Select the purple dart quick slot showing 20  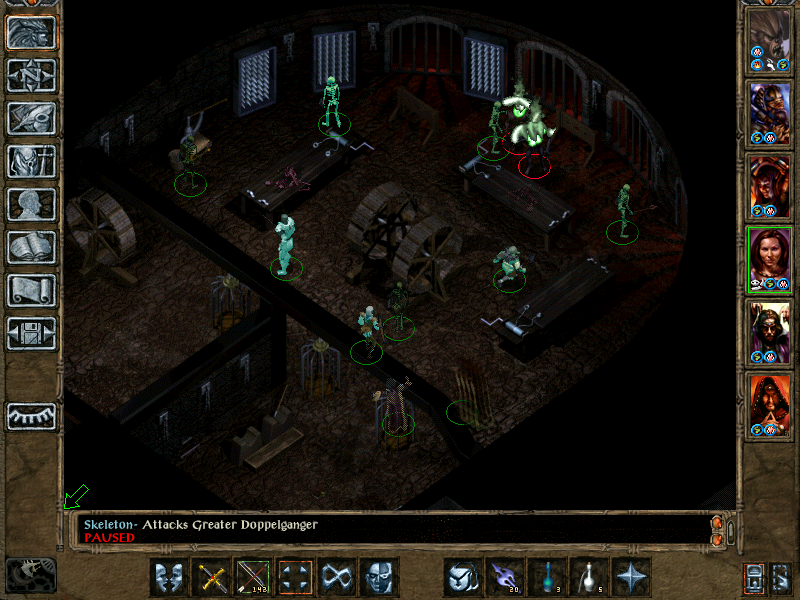(x=504, y=577)
